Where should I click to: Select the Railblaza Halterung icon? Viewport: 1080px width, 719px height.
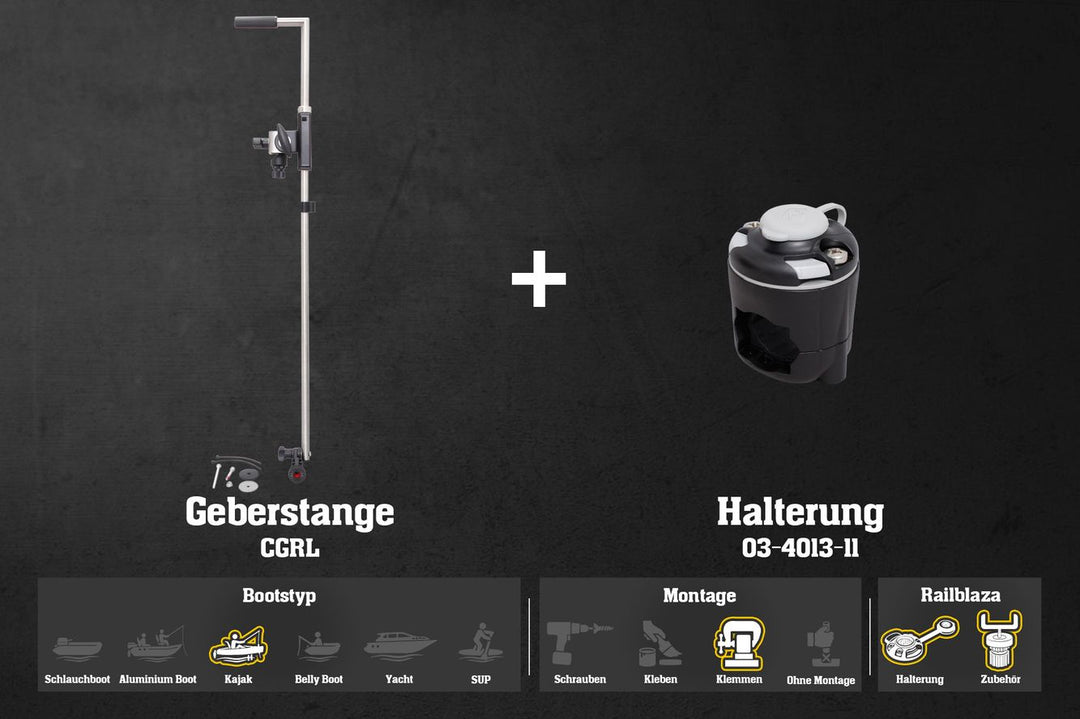(919, 642)
